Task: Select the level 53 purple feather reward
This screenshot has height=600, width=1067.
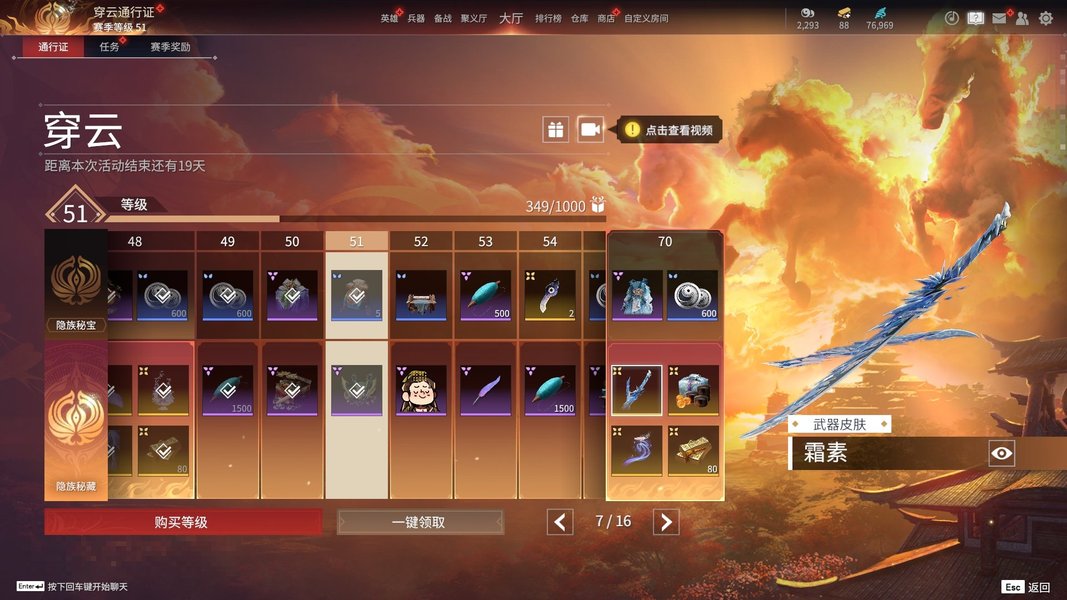Action: tap(485, 390)
